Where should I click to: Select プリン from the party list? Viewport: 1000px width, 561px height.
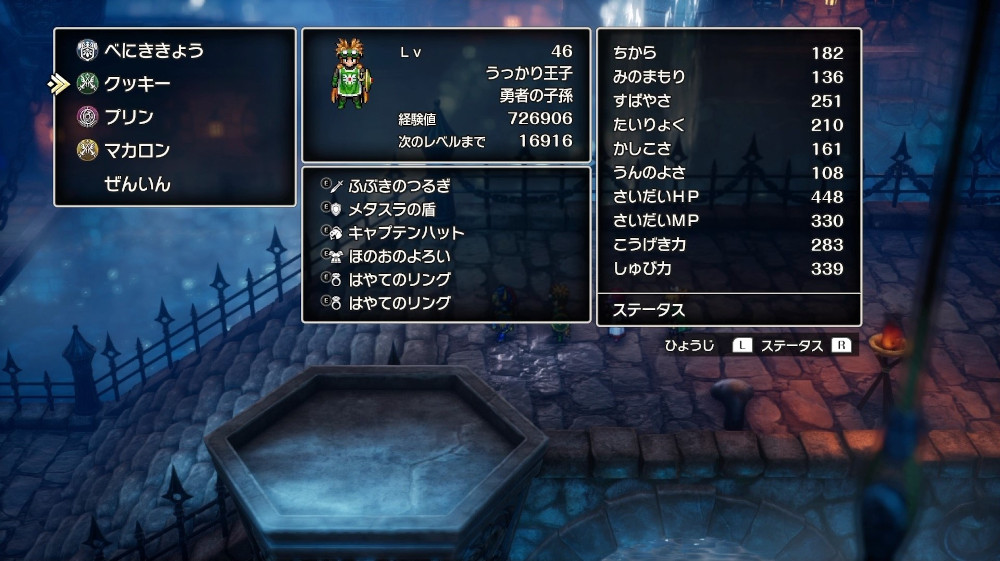129,117
